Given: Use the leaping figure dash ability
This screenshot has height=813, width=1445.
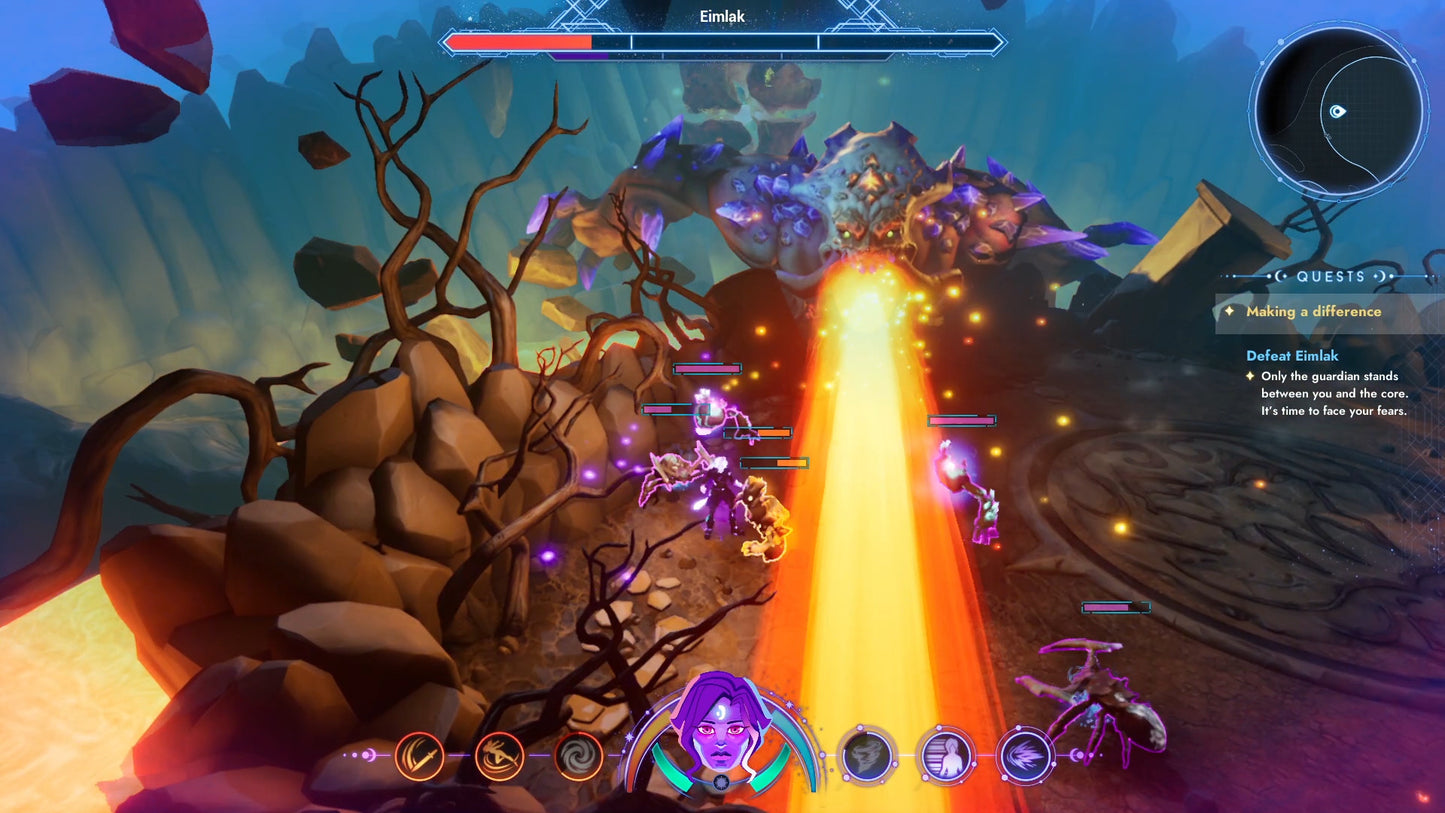Looking at the screenshot, I should click(x=499, y=755).
